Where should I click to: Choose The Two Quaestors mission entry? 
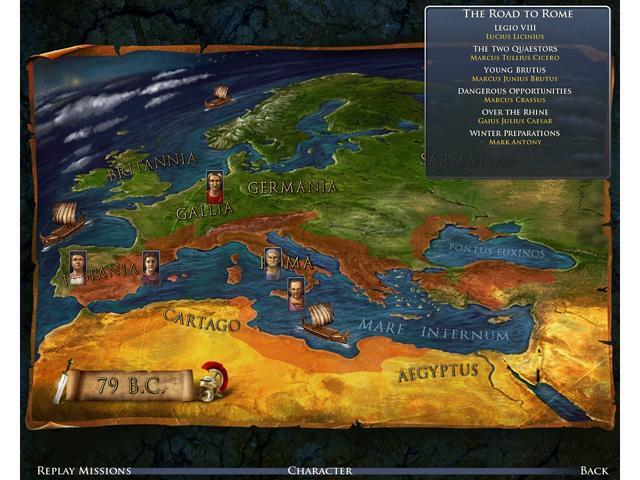click(x=516, y=50)
